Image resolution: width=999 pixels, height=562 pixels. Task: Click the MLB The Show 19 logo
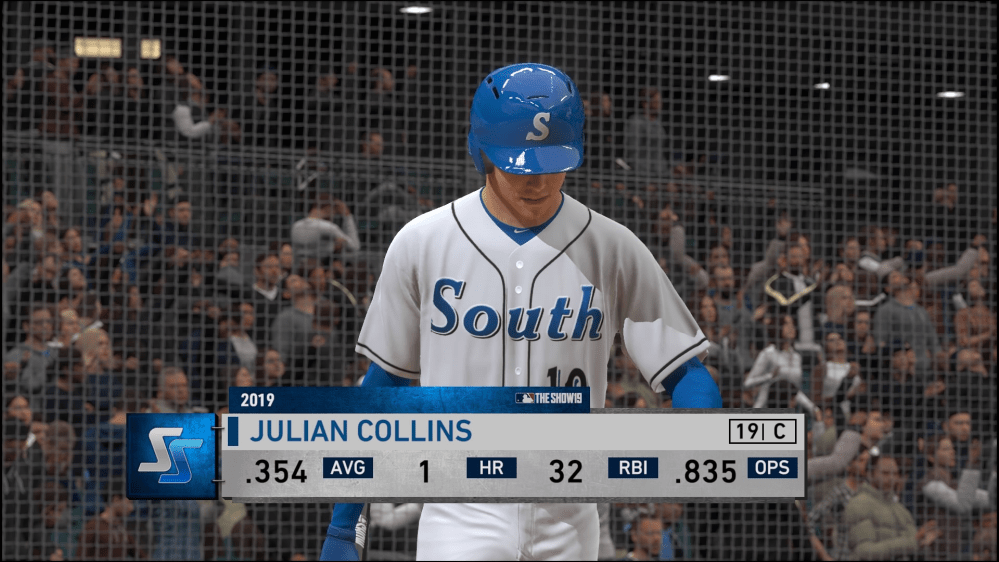(550, 398)
